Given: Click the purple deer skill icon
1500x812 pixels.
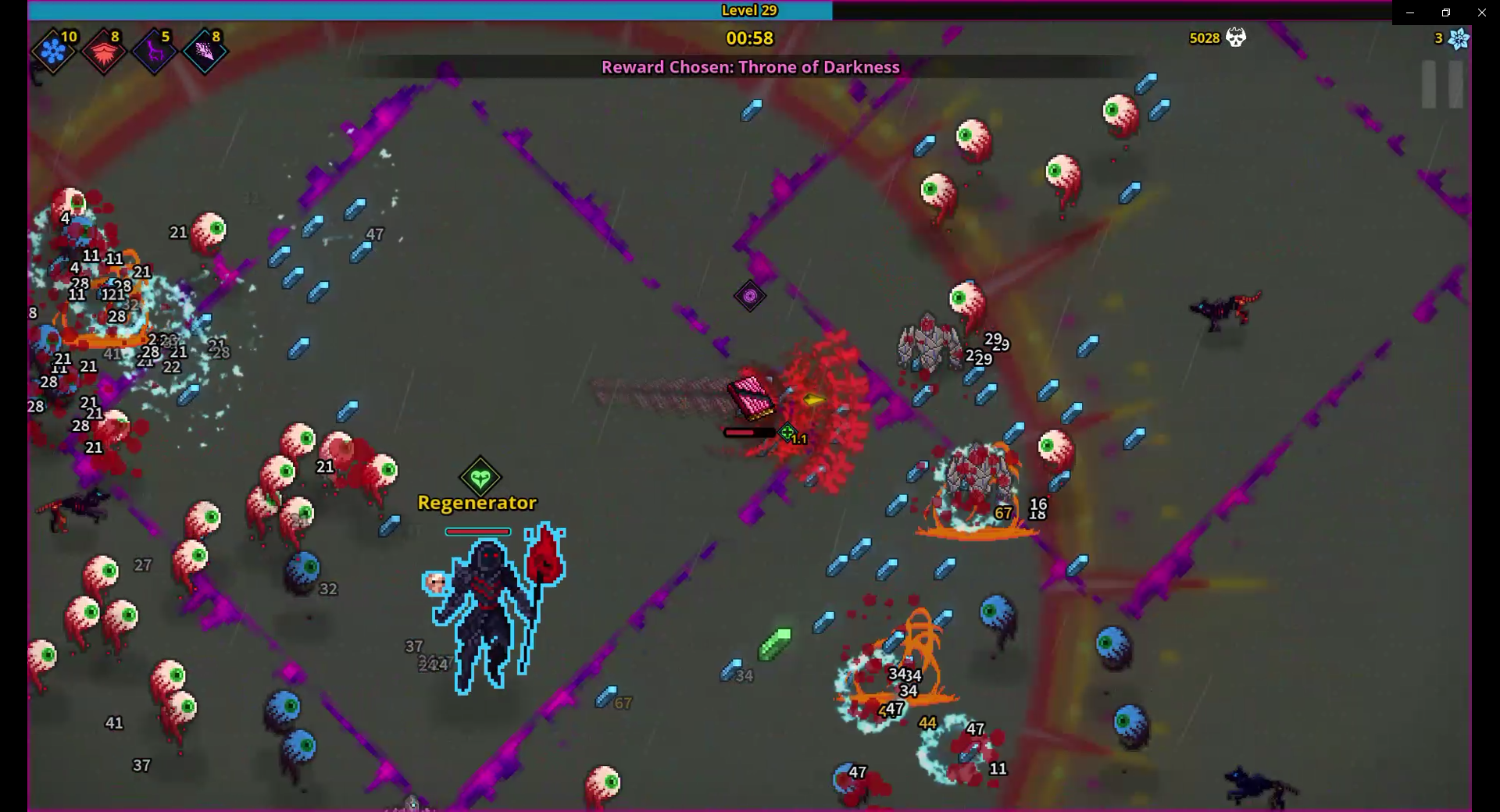Looking at the screenshot, I should [x=155, y=51].
